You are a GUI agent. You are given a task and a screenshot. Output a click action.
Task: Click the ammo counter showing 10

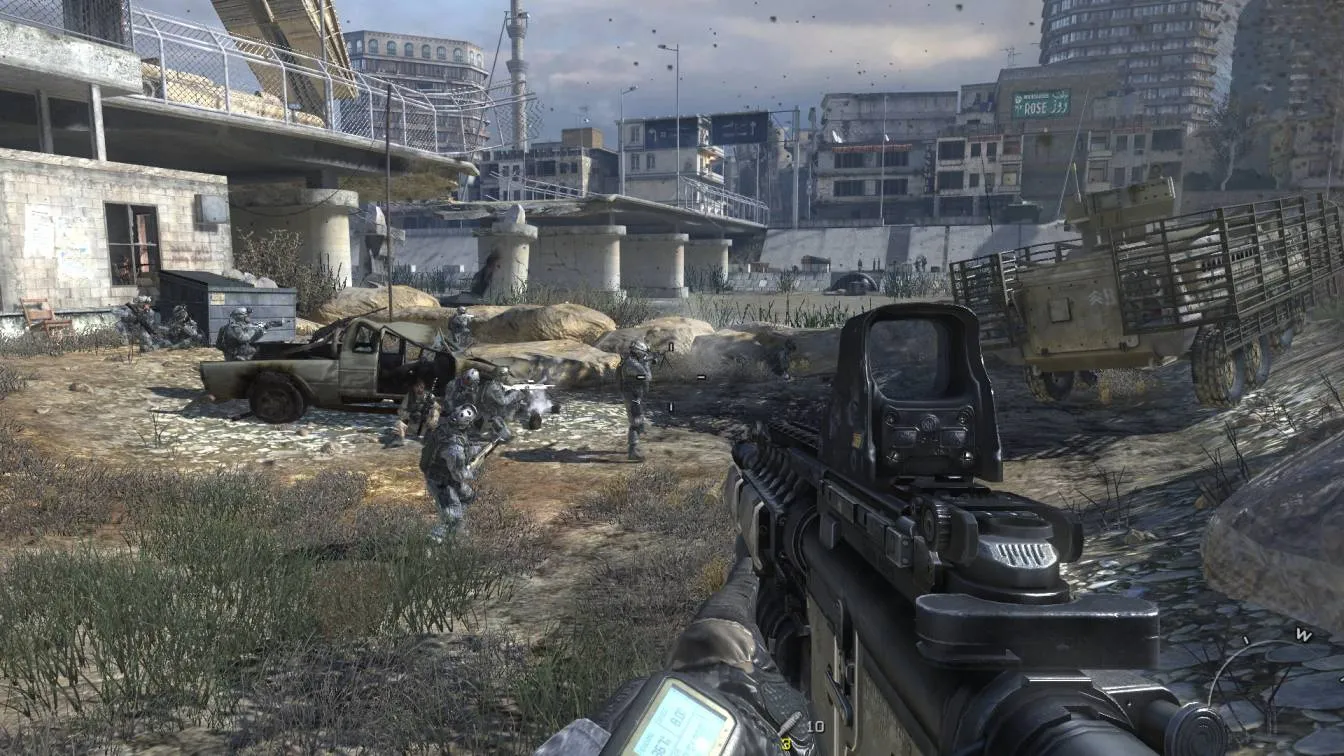coord(815,727)
